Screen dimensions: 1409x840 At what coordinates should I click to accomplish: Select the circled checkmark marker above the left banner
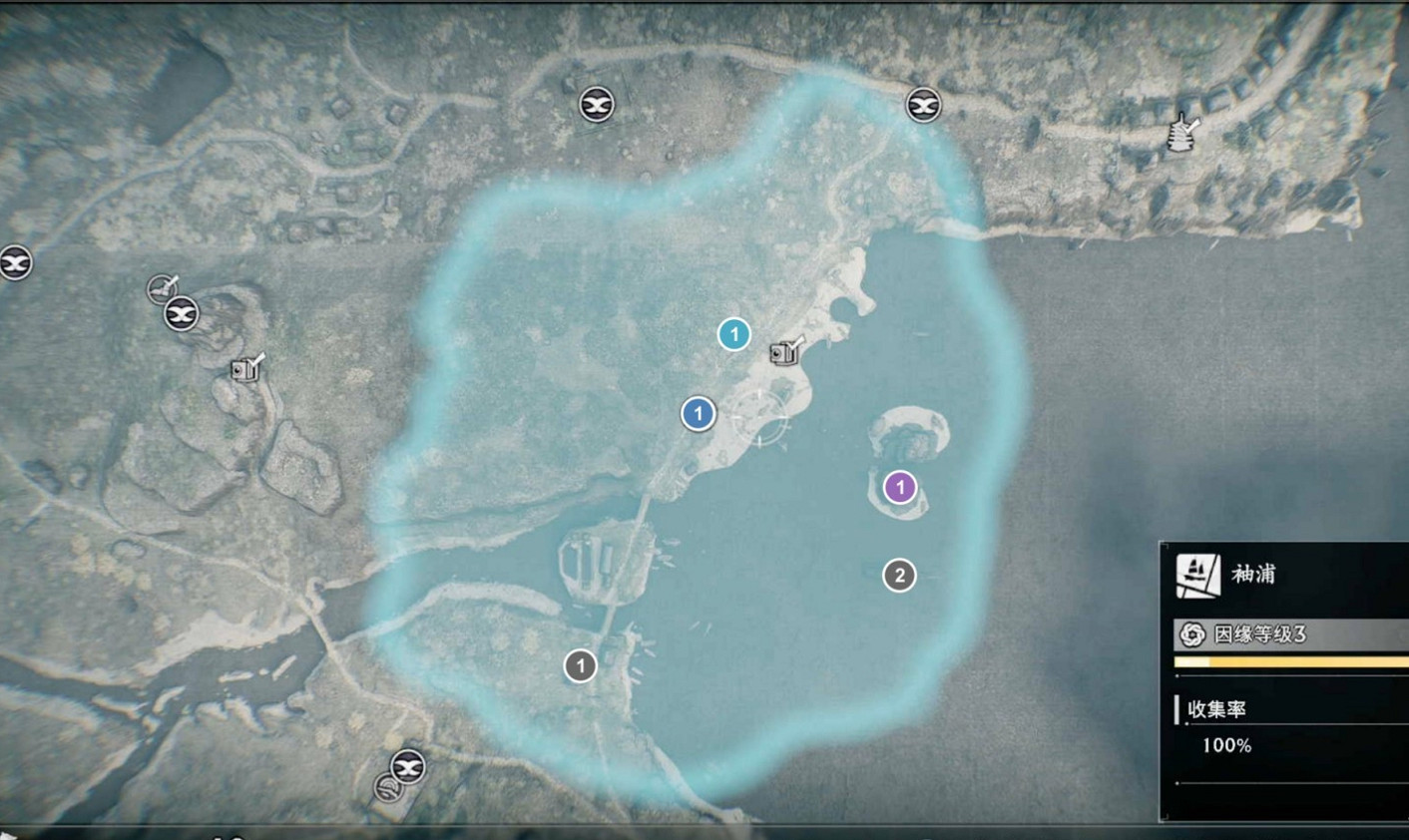coord(163,286)
